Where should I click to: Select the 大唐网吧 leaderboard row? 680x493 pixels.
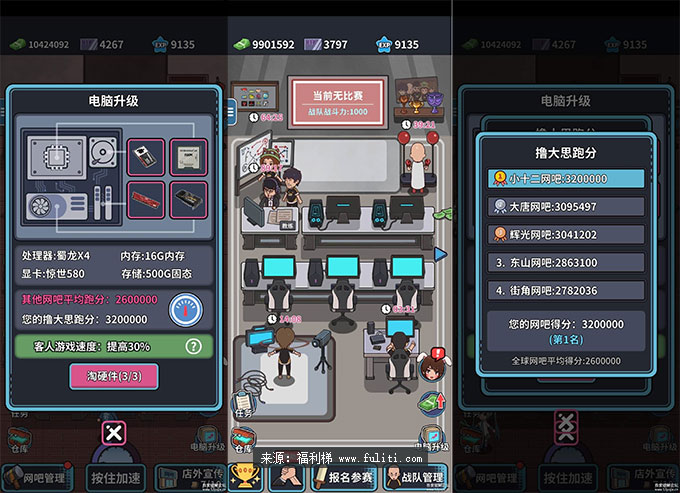click(x=566, y=206)
